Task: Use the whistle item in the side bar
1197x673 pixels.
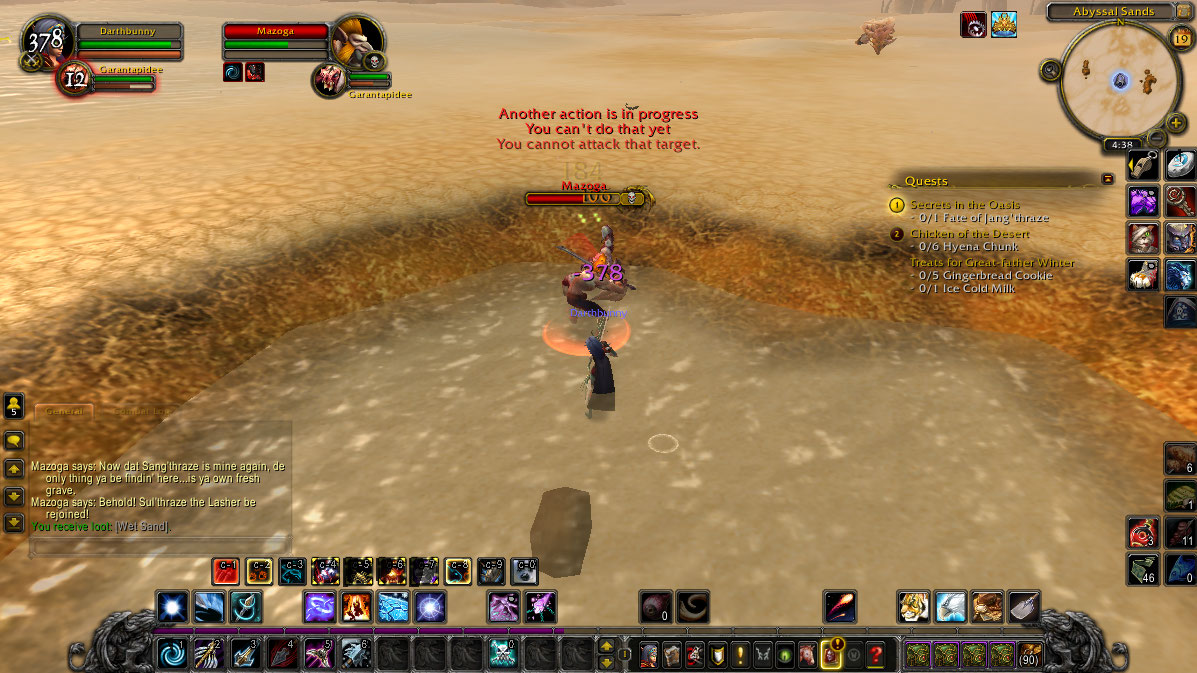Action: pos(1144,165)
